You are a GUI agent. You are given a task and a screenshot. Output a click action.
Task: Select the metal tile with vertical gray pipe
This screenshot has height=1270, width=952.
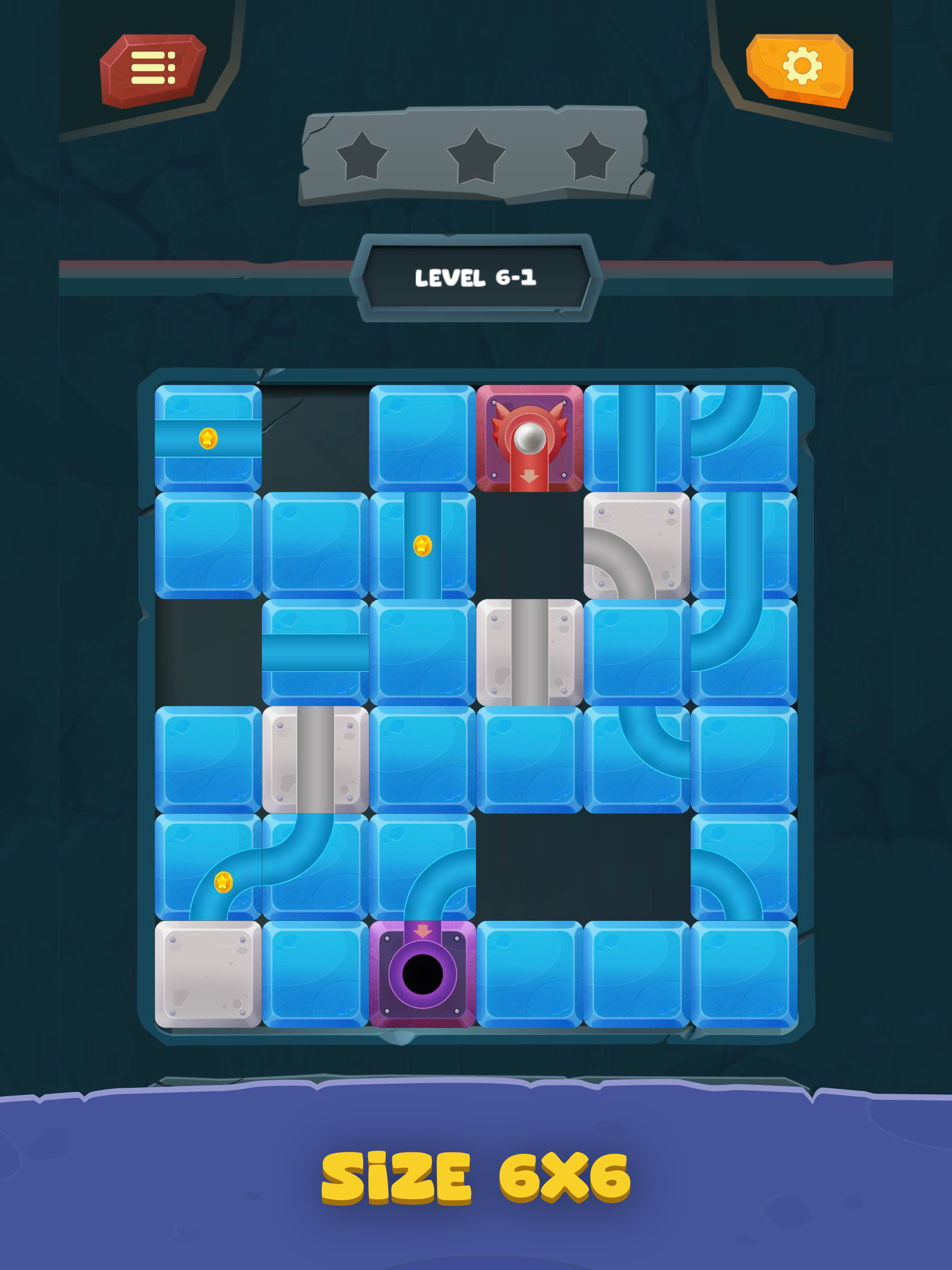tap(528, 657)
